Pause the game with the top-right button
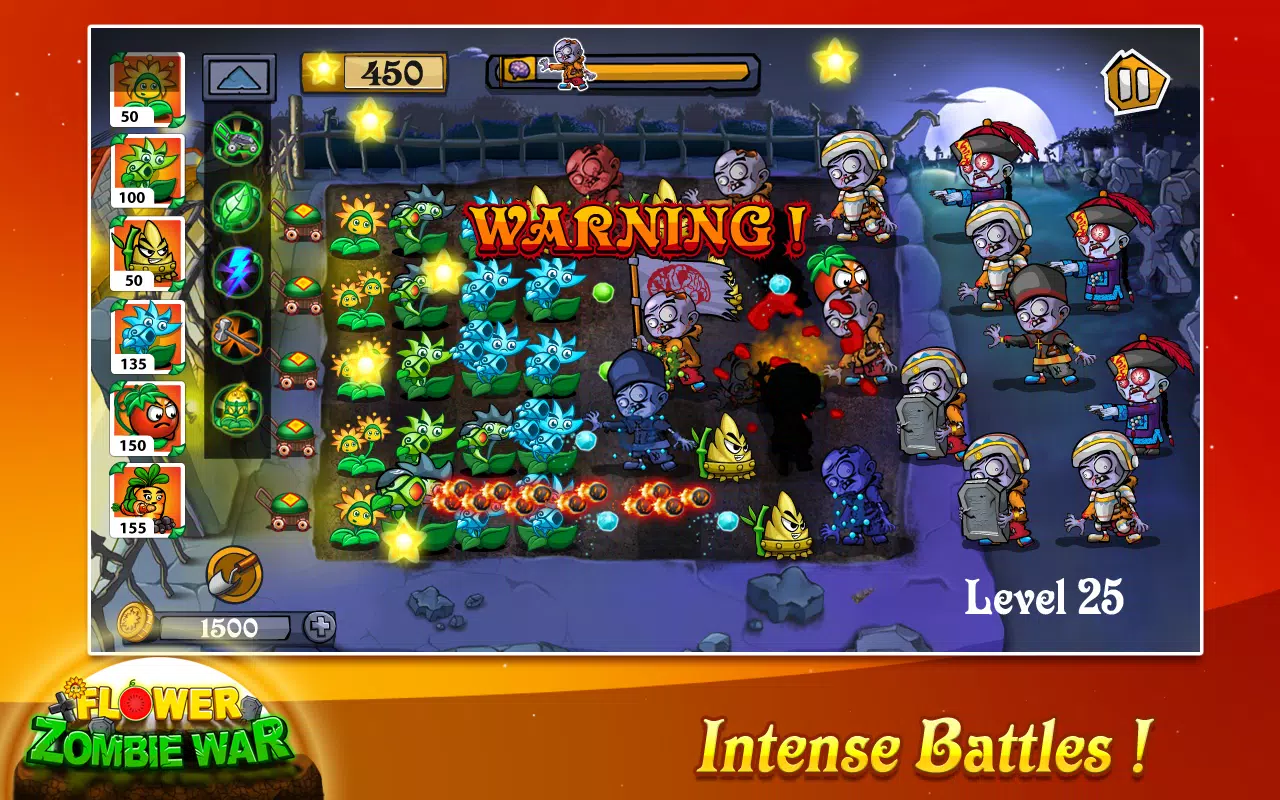 point(1134,84)
